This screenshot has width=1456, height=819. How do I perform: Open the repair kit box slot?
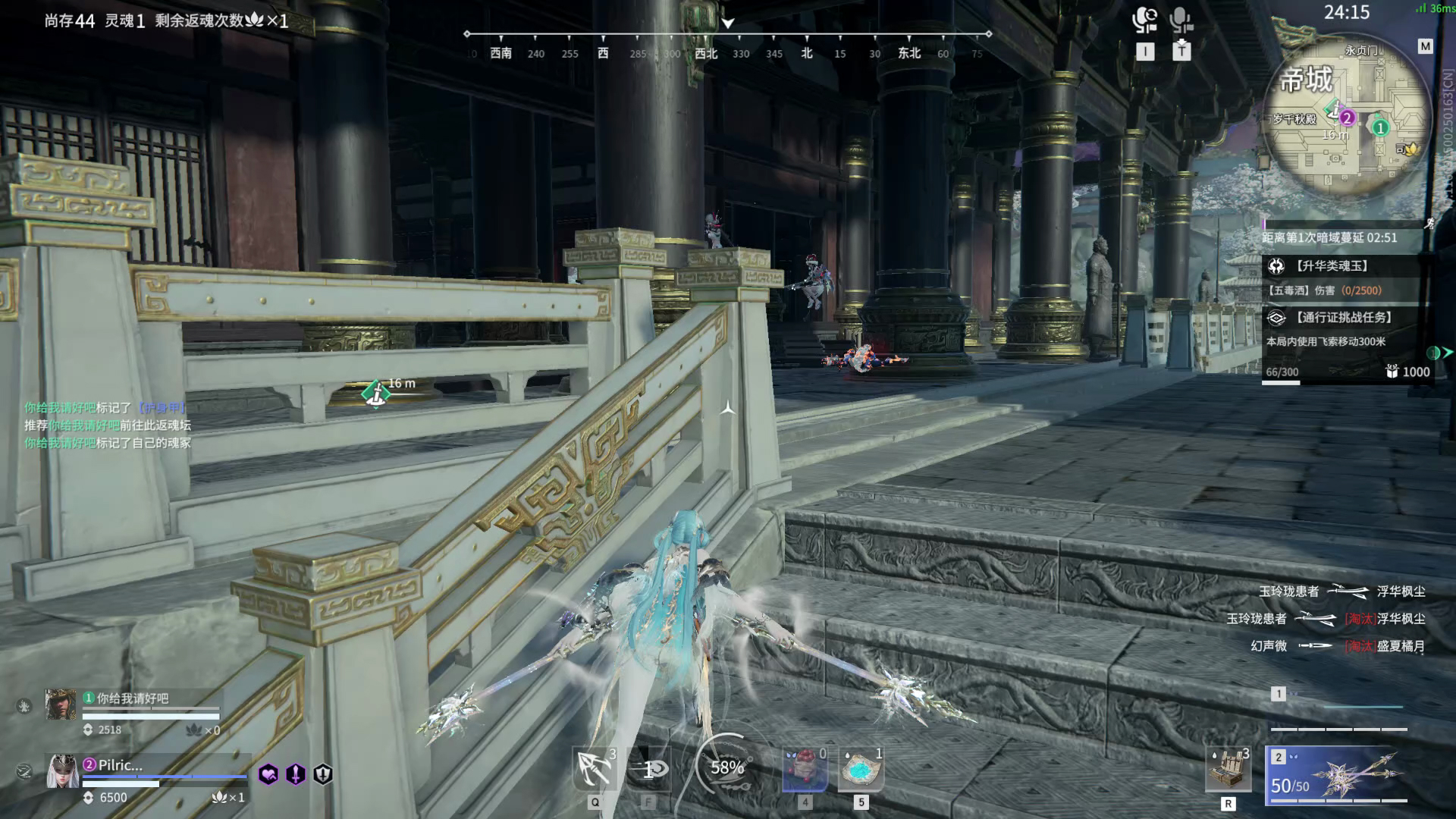pyautogui.click(x=1228, y=769)
